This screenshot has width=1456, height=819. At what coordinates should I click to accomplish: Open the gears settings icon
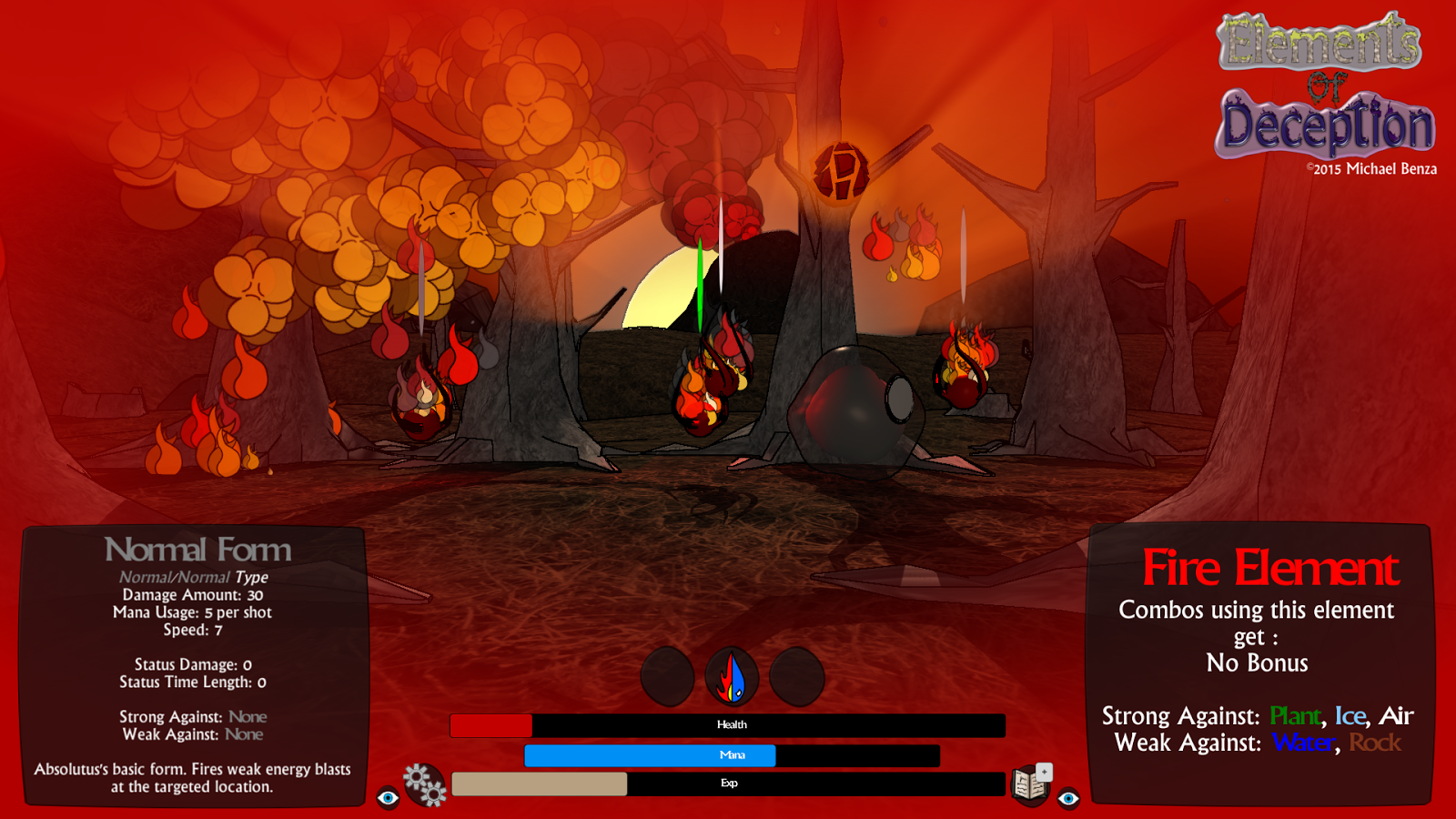click(425, 784)
